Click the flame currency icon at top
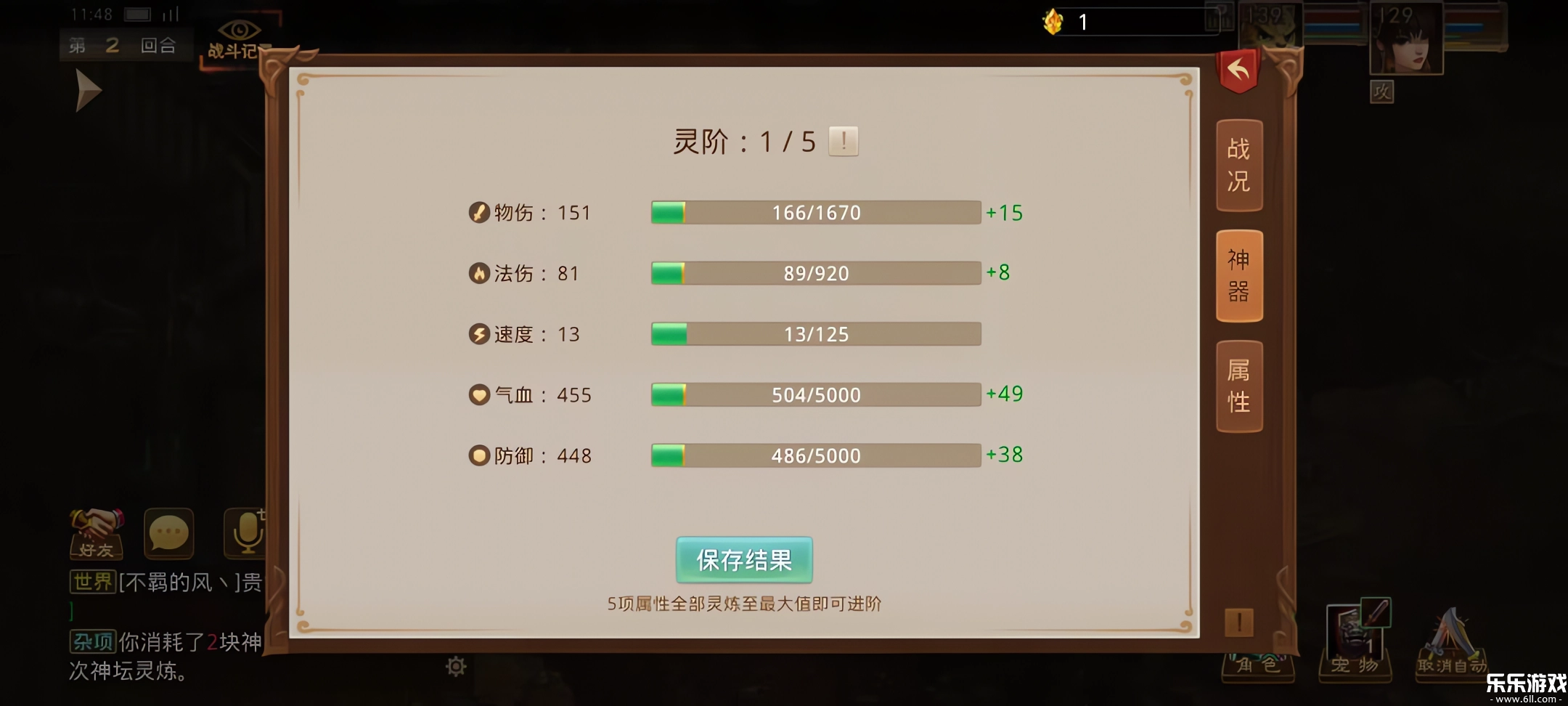This screenshot has width=1568, height=706. (x=1051, y=22)
